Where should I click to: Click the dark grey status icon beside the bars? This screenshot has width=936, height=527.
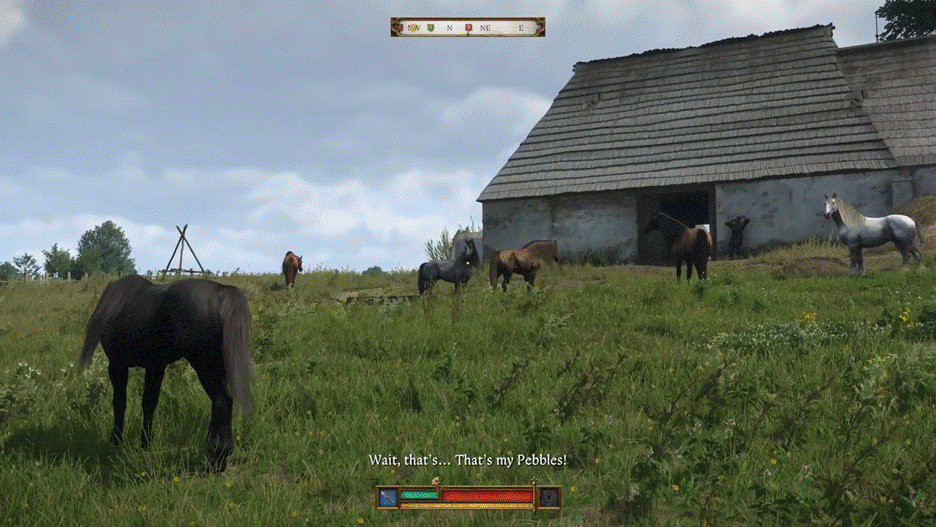point(548,496)
